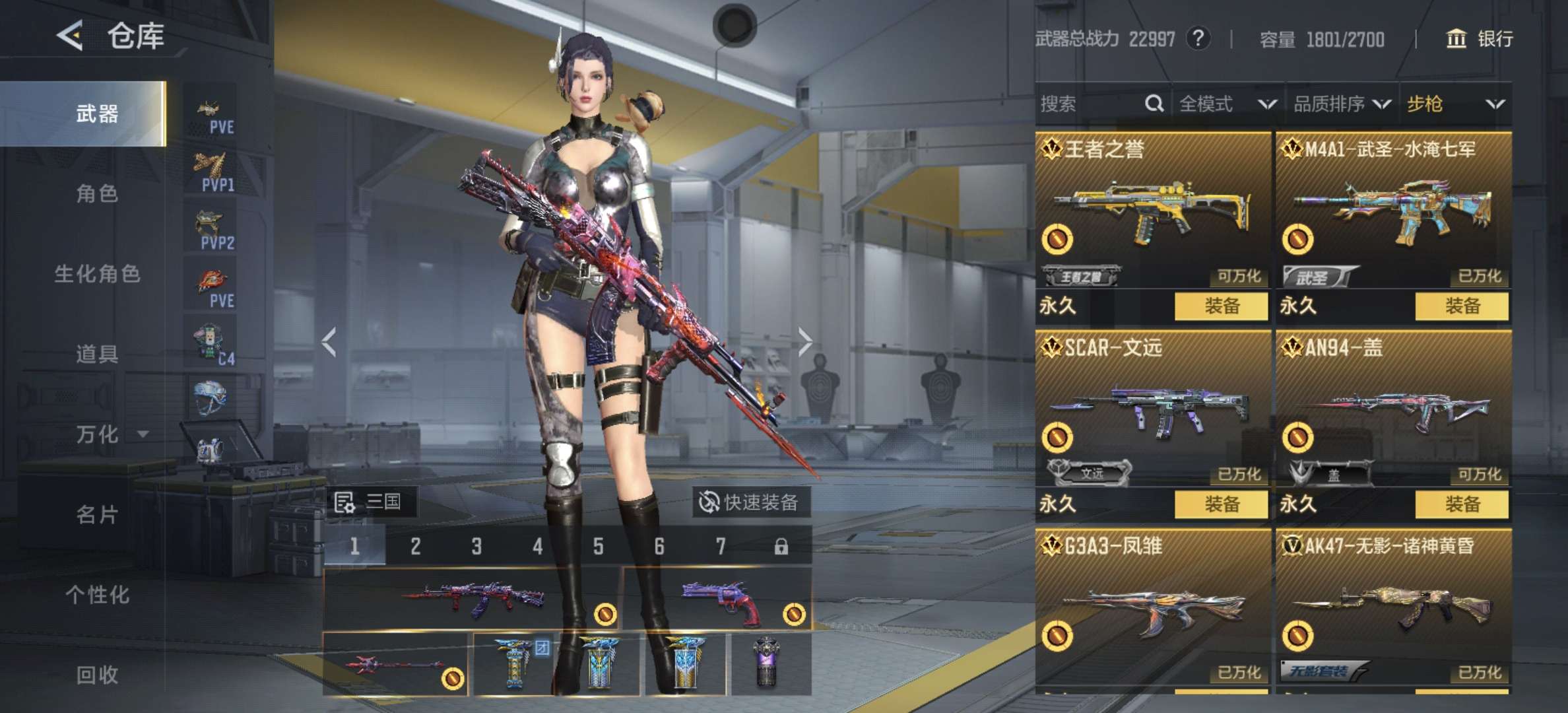Show the 个性化 section
Image resolution: width=1568 pixels, height=713 pixels.
coord(97,595)
